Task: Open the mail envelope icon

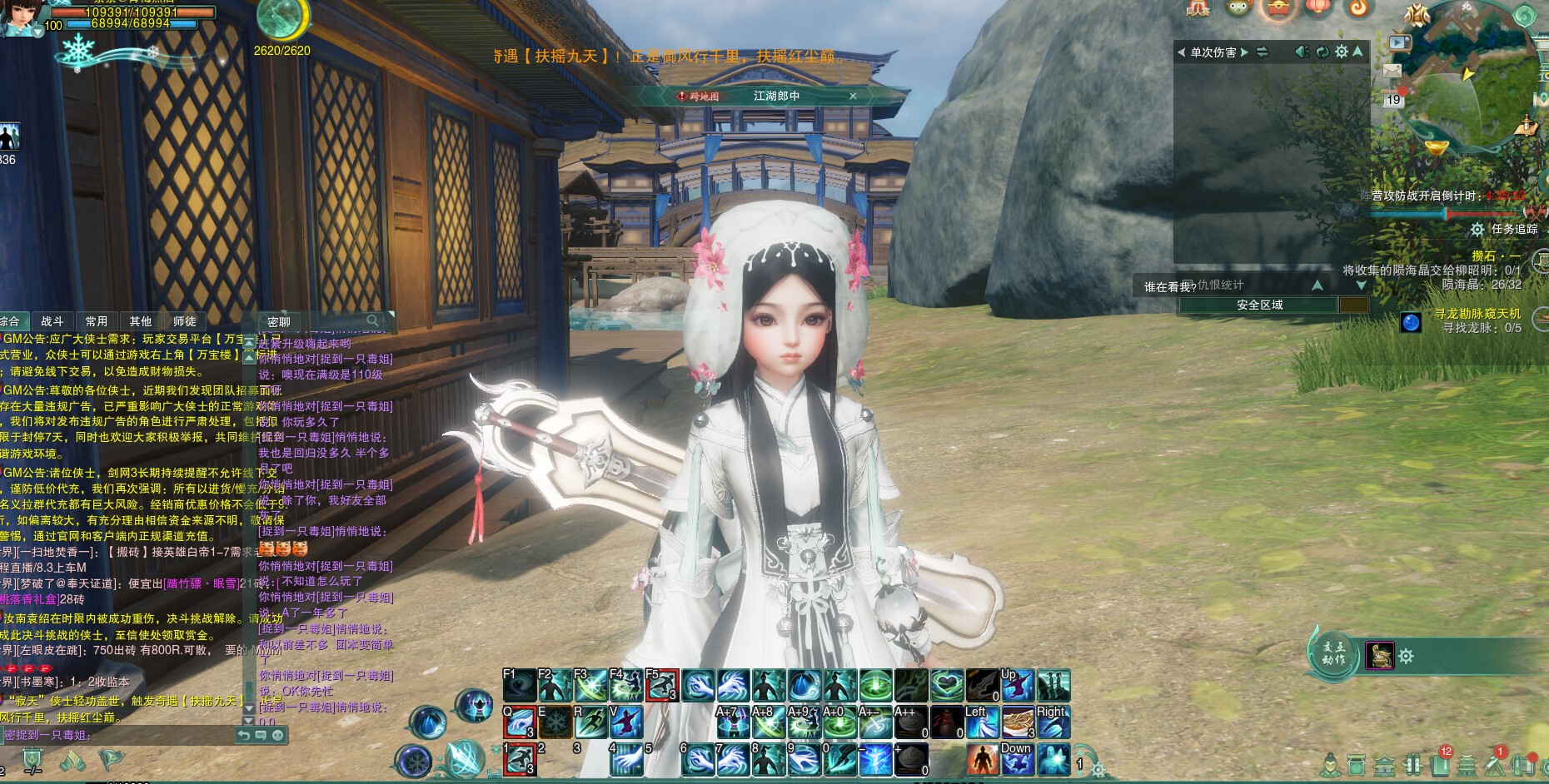Action: point(1392,72)
